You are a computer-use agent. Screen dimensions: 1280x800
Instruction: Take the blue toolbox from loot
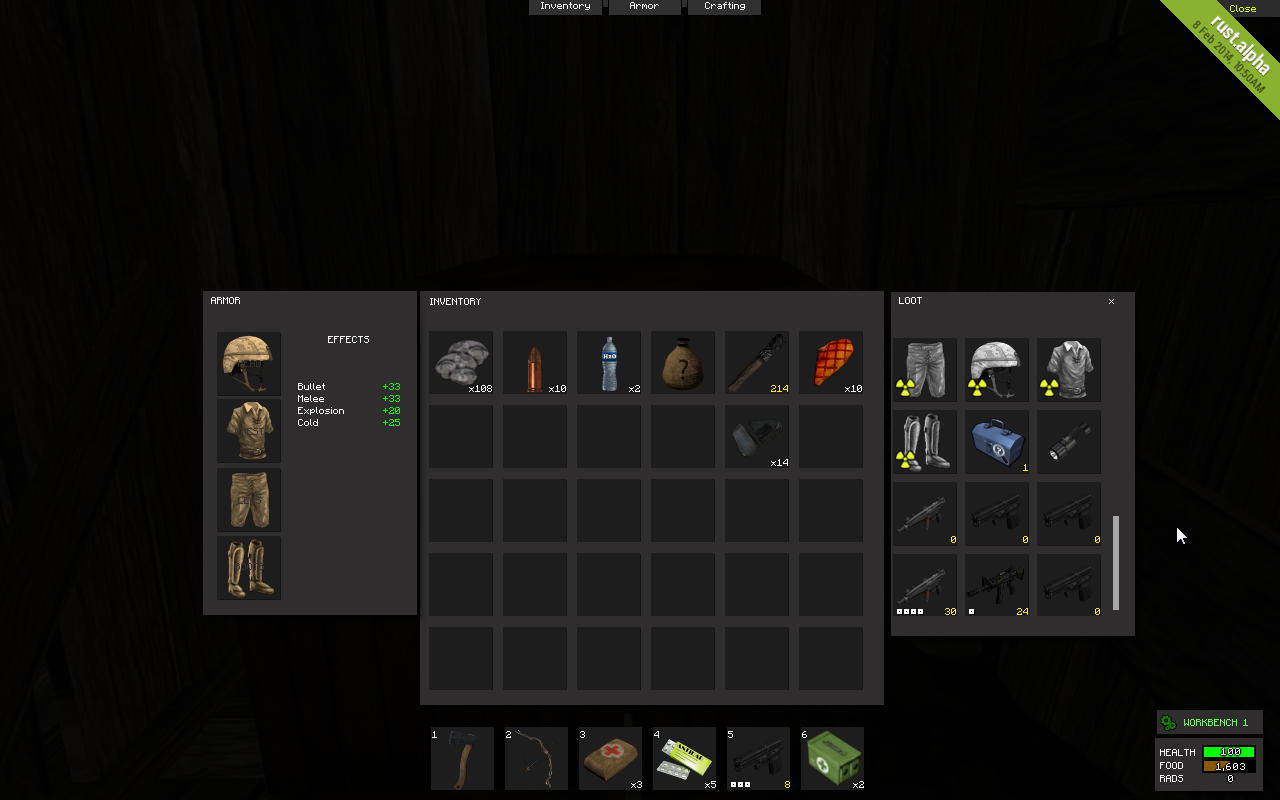click(x=997, y=441)
